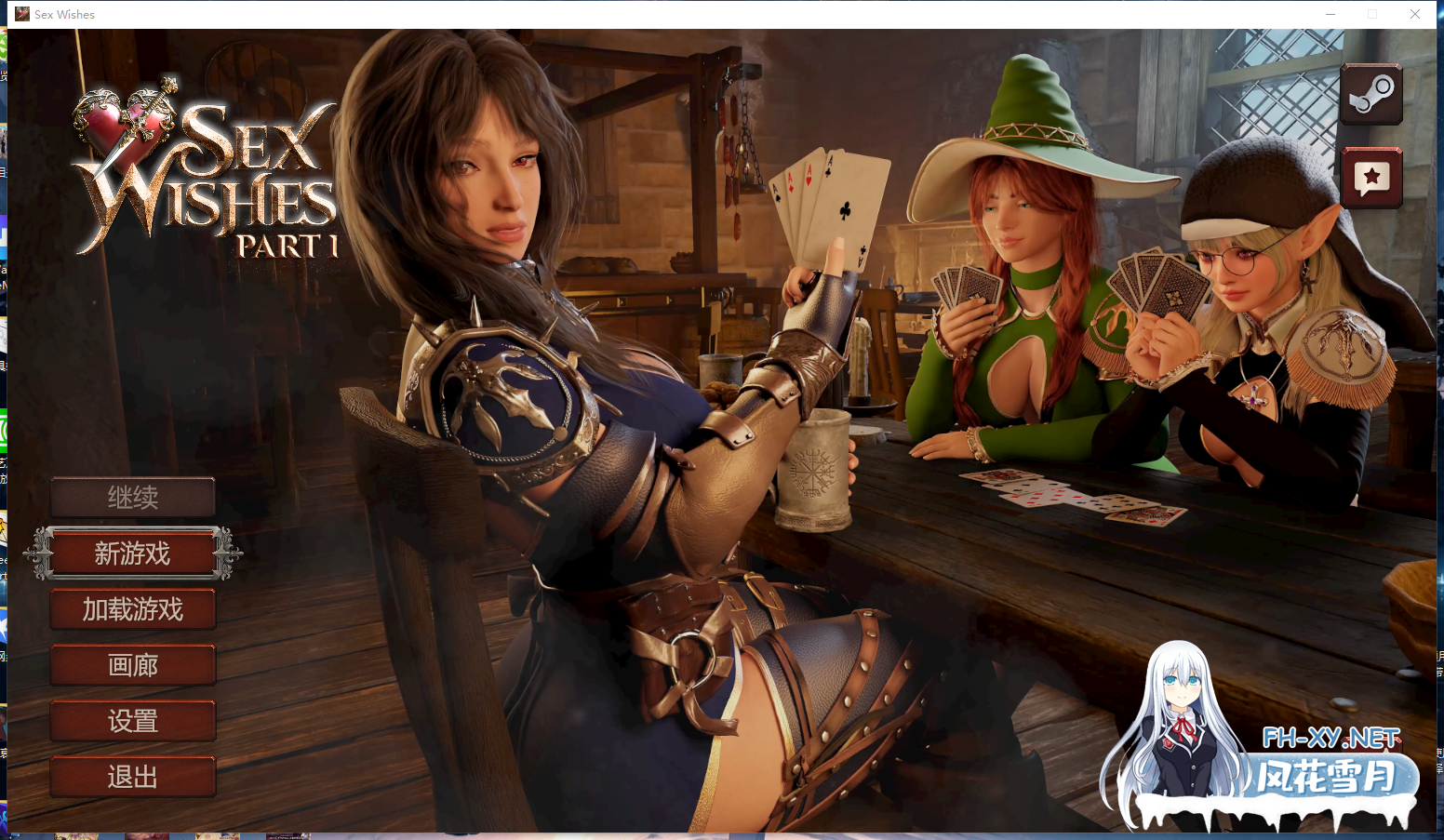Open 加载游戏 to load a save

tap(132, 609)
